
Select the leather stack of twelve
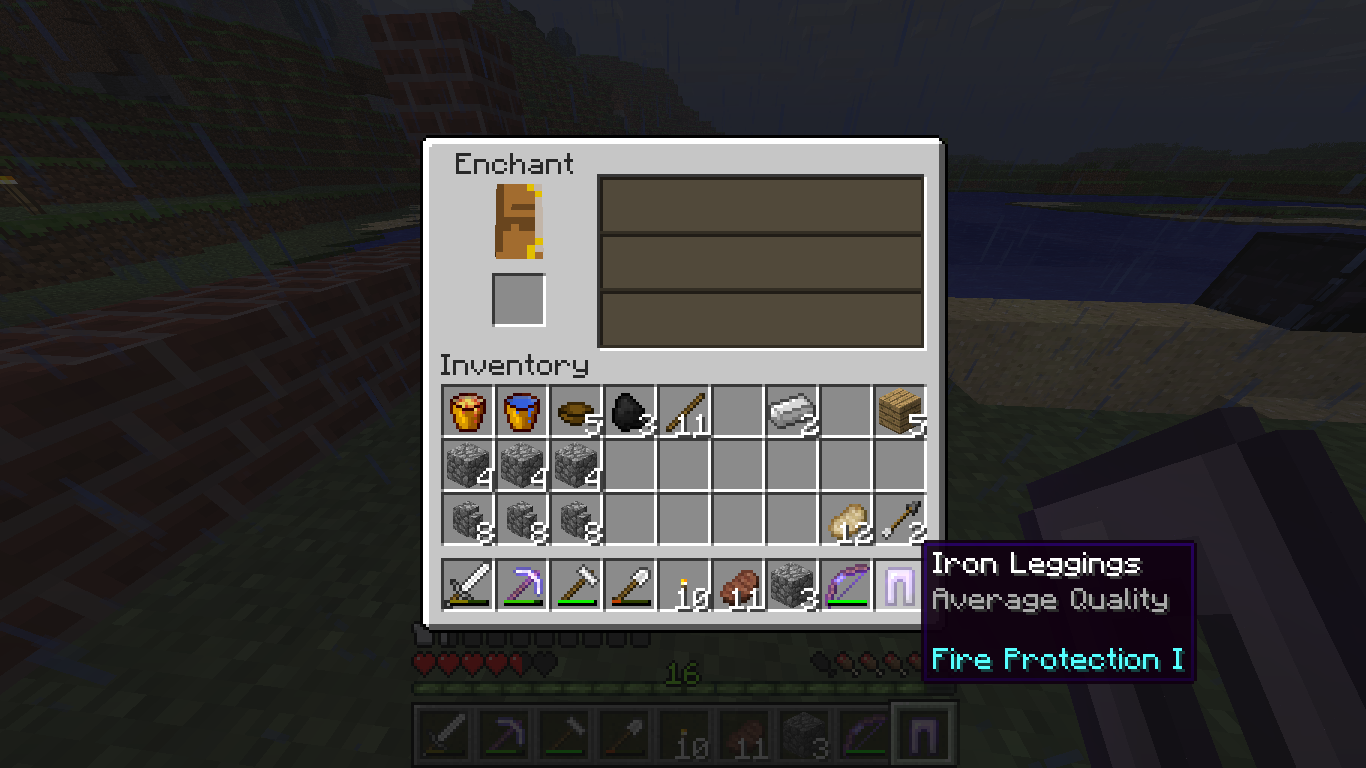pos(845,521)
